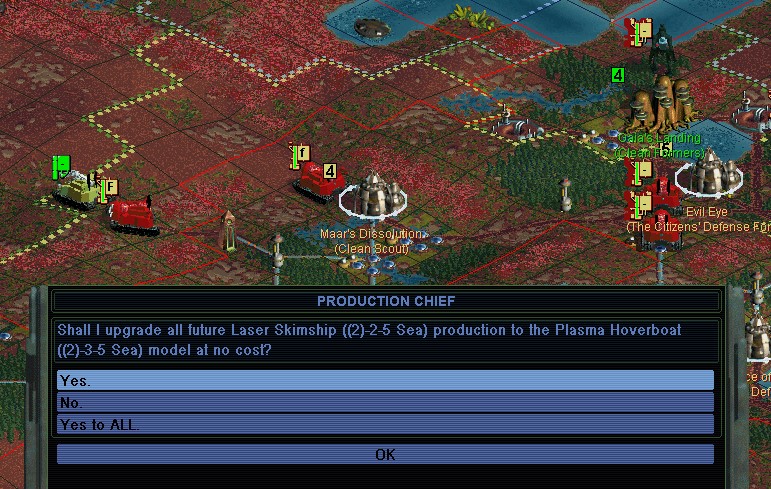Choose the "No." option

pyautogui.click(x=385, y=403)
